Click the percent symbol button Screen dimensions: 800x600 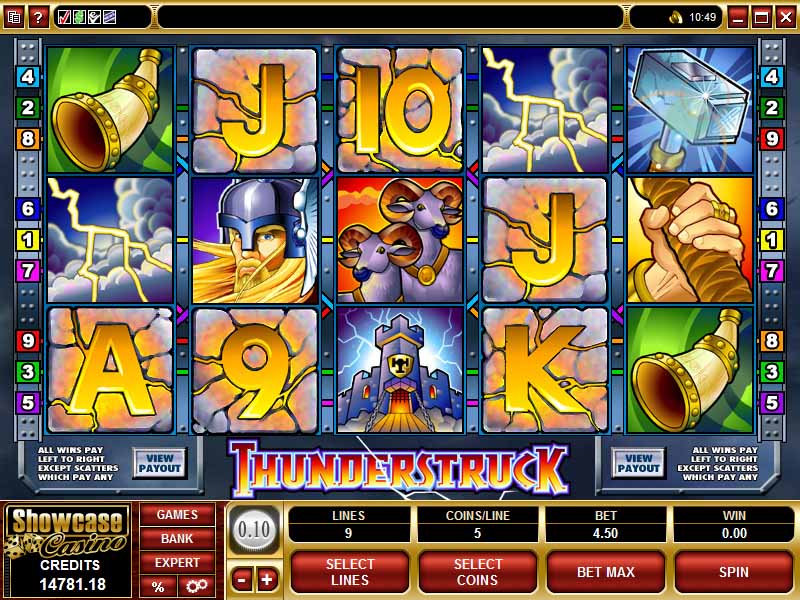pyautogui.click(x=158, y=587)
